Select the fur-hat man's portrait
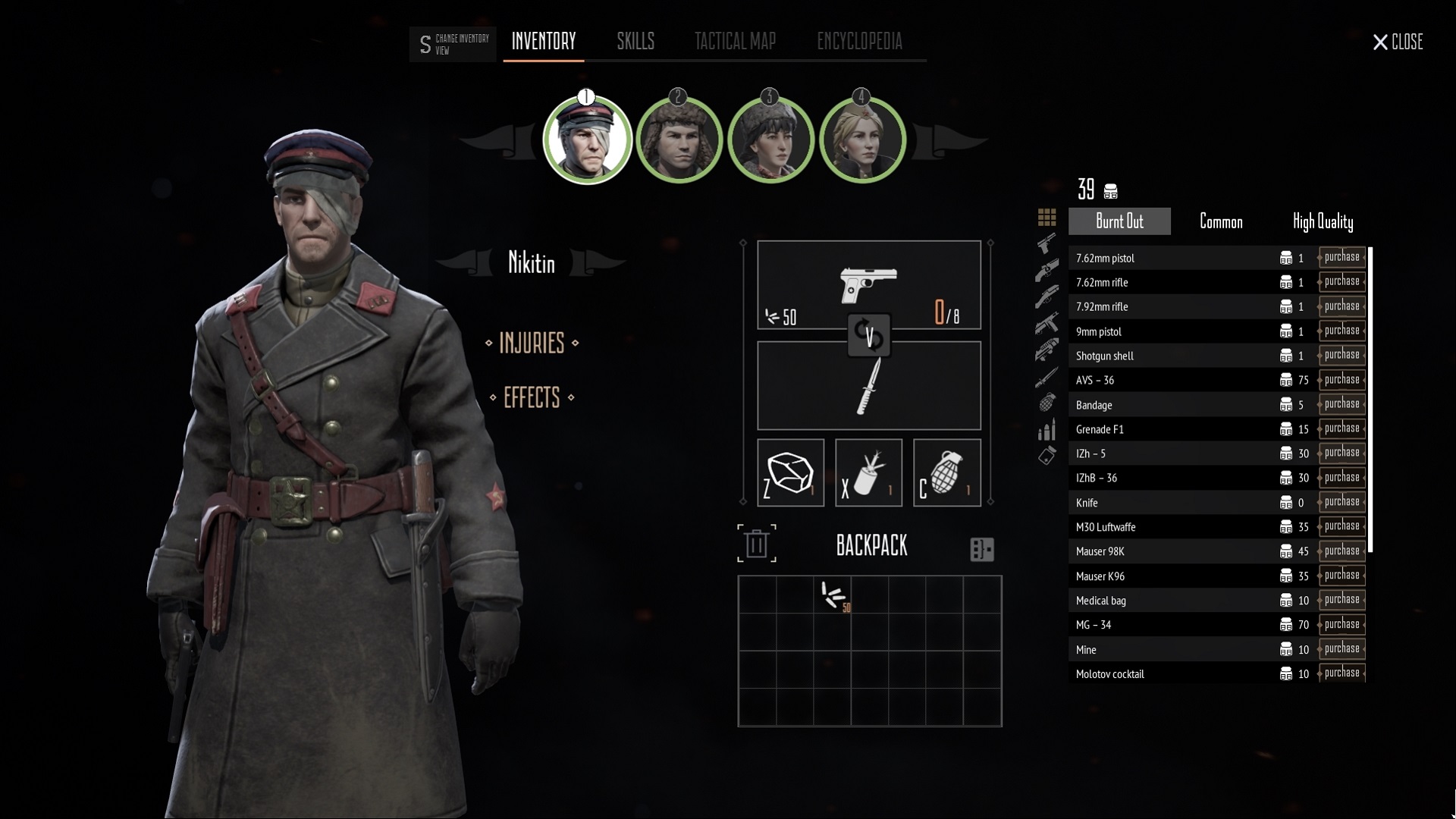 point(678,141)
